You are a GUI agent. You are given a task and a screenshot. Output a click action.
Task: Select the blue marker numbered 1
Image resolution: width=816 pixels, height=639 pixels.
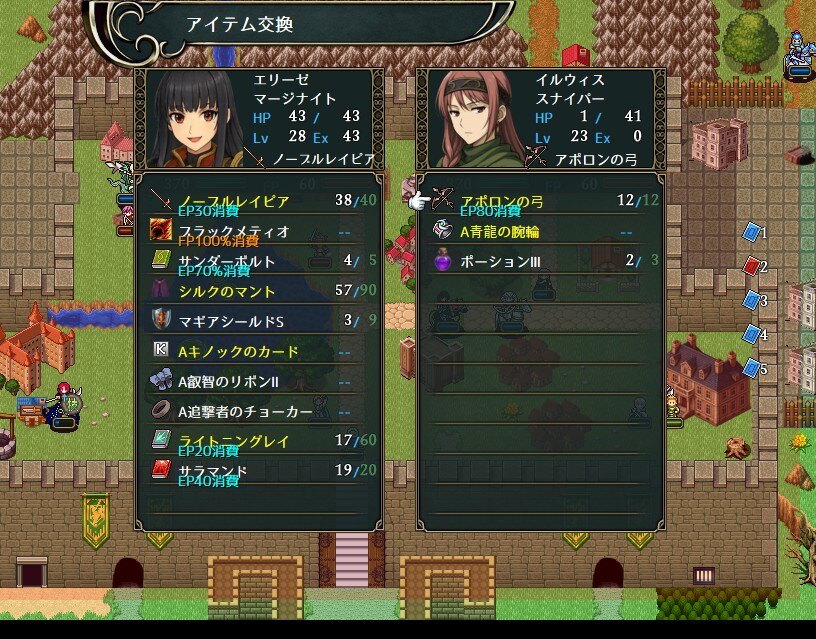pyautogui.click(x=752, y=232)
